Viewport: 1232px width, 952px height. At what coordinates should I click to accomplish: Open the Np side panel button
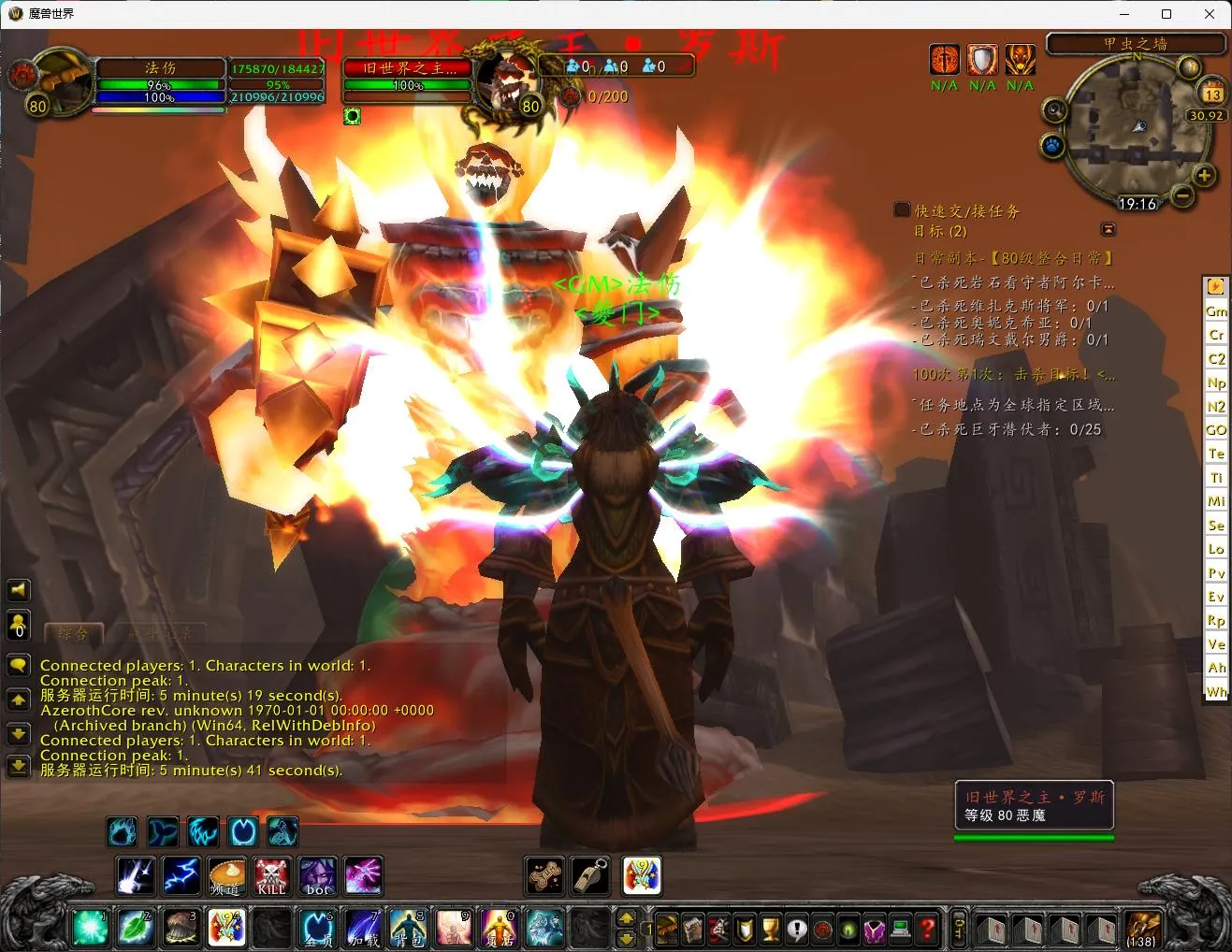(x=1216, y=382)
